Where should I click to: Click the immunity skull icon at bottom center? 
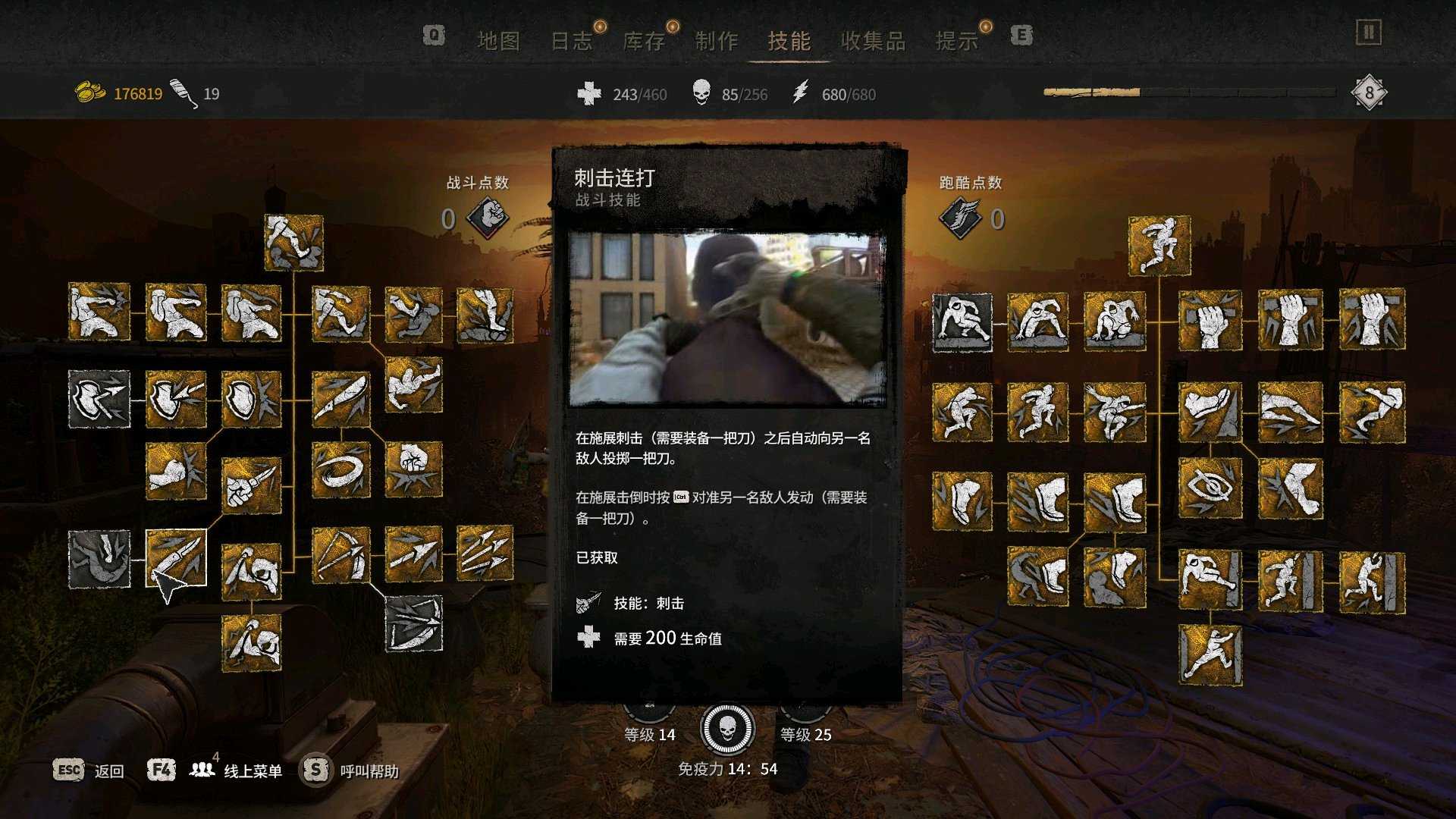728,729
